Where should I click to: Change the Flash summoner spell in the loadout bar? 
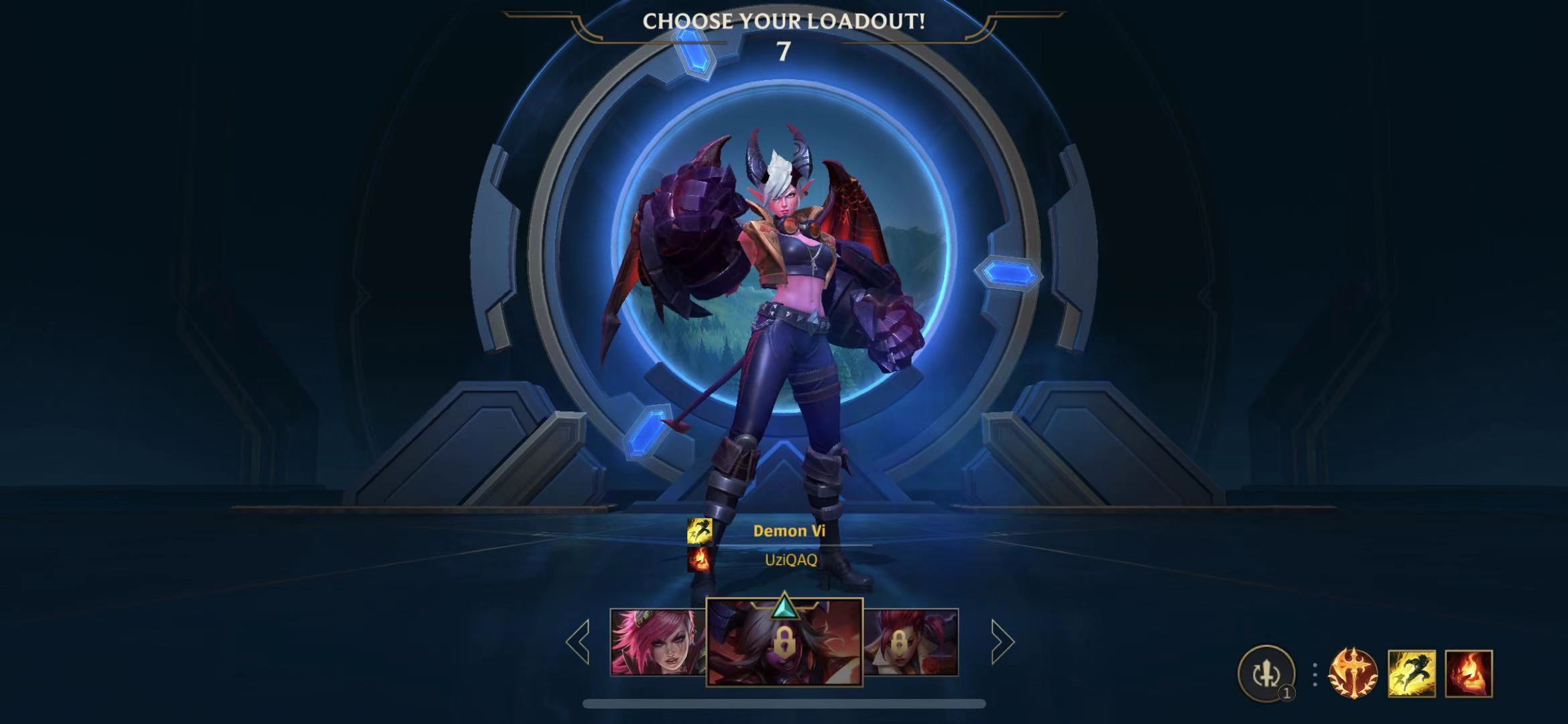pyautogui.click(x=1411, y=673)
